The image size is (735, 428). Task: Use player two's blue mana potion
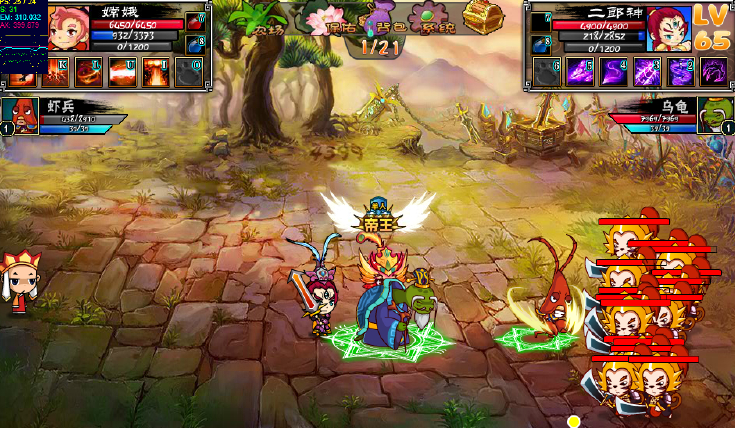[540, 43]
